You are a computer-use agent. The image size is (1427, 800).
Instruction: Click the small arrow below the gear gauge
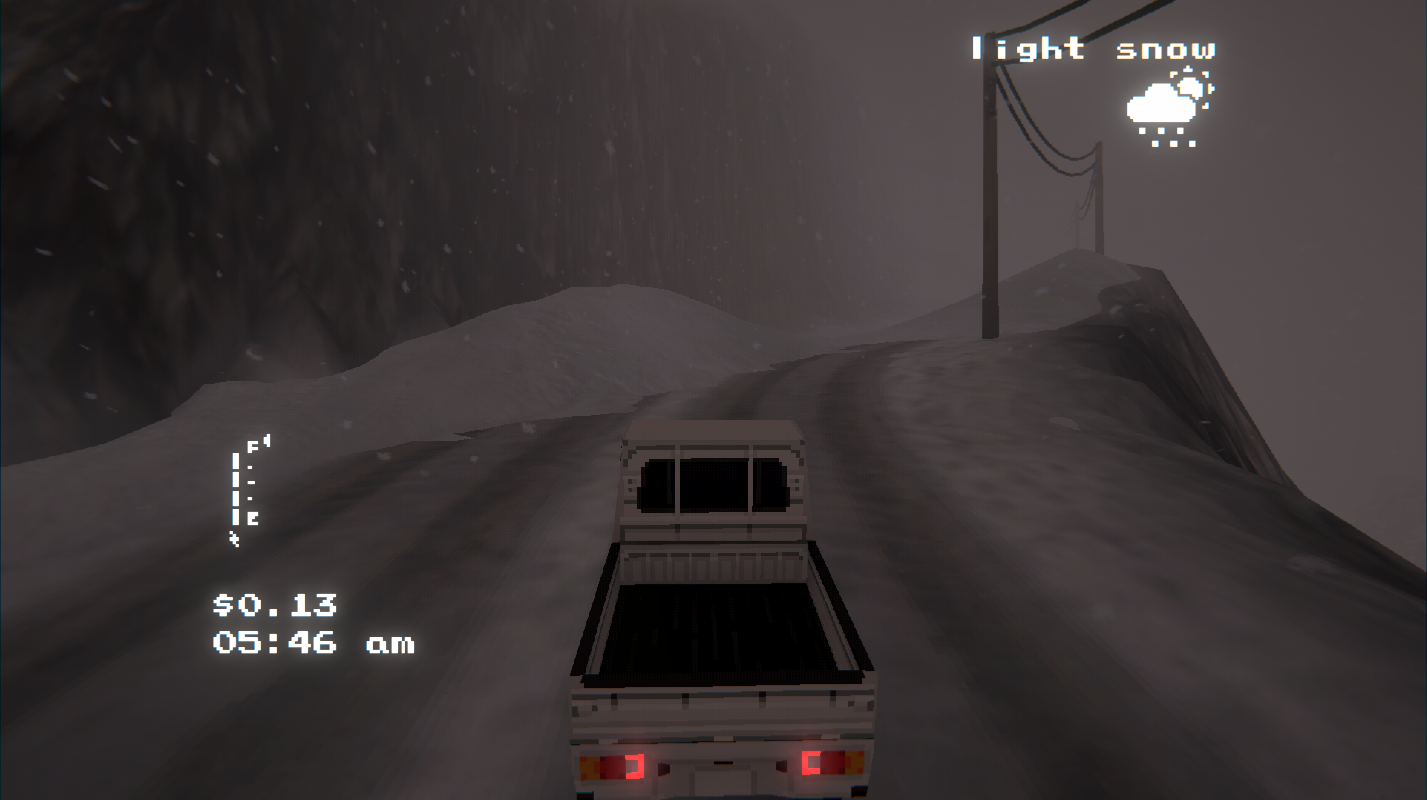coord(233,537)
